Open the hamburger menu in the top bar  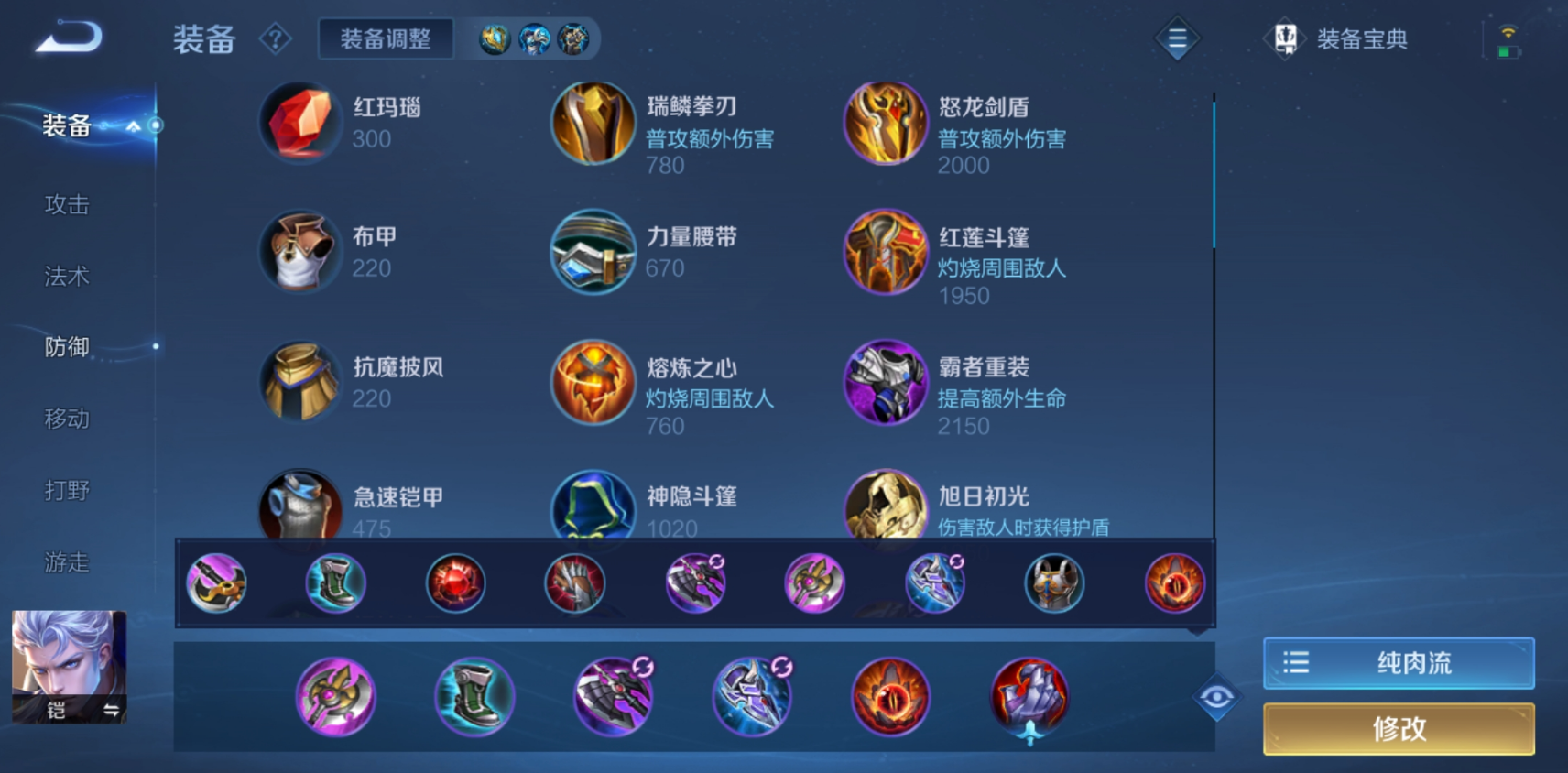(1176, 38)
